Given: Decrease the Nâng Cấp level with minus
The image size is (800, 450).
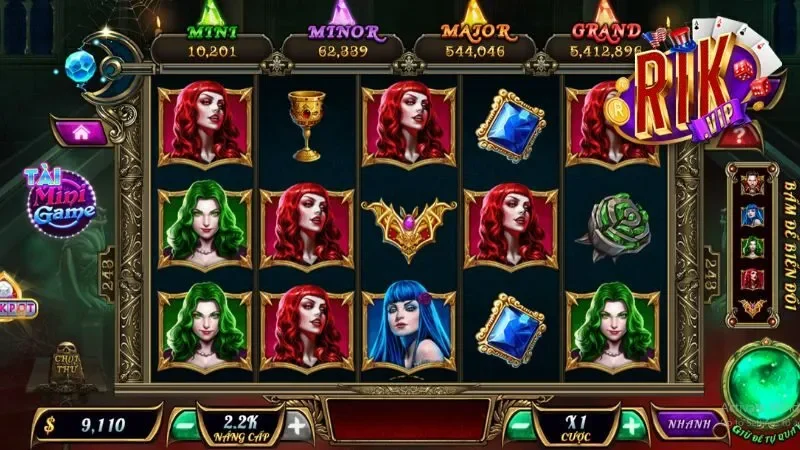Looking at the screenshot, I should pos(184,425).
